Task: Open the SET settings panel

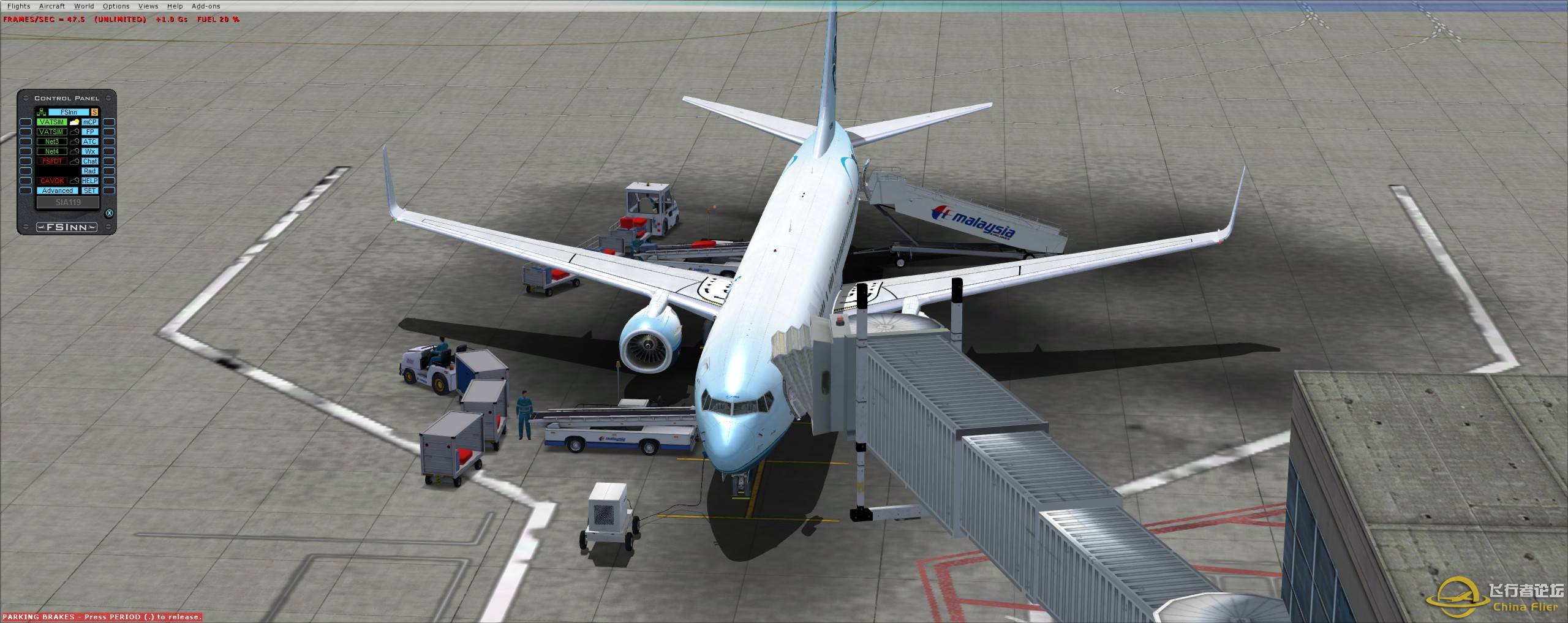Action: tap(90, 191)
